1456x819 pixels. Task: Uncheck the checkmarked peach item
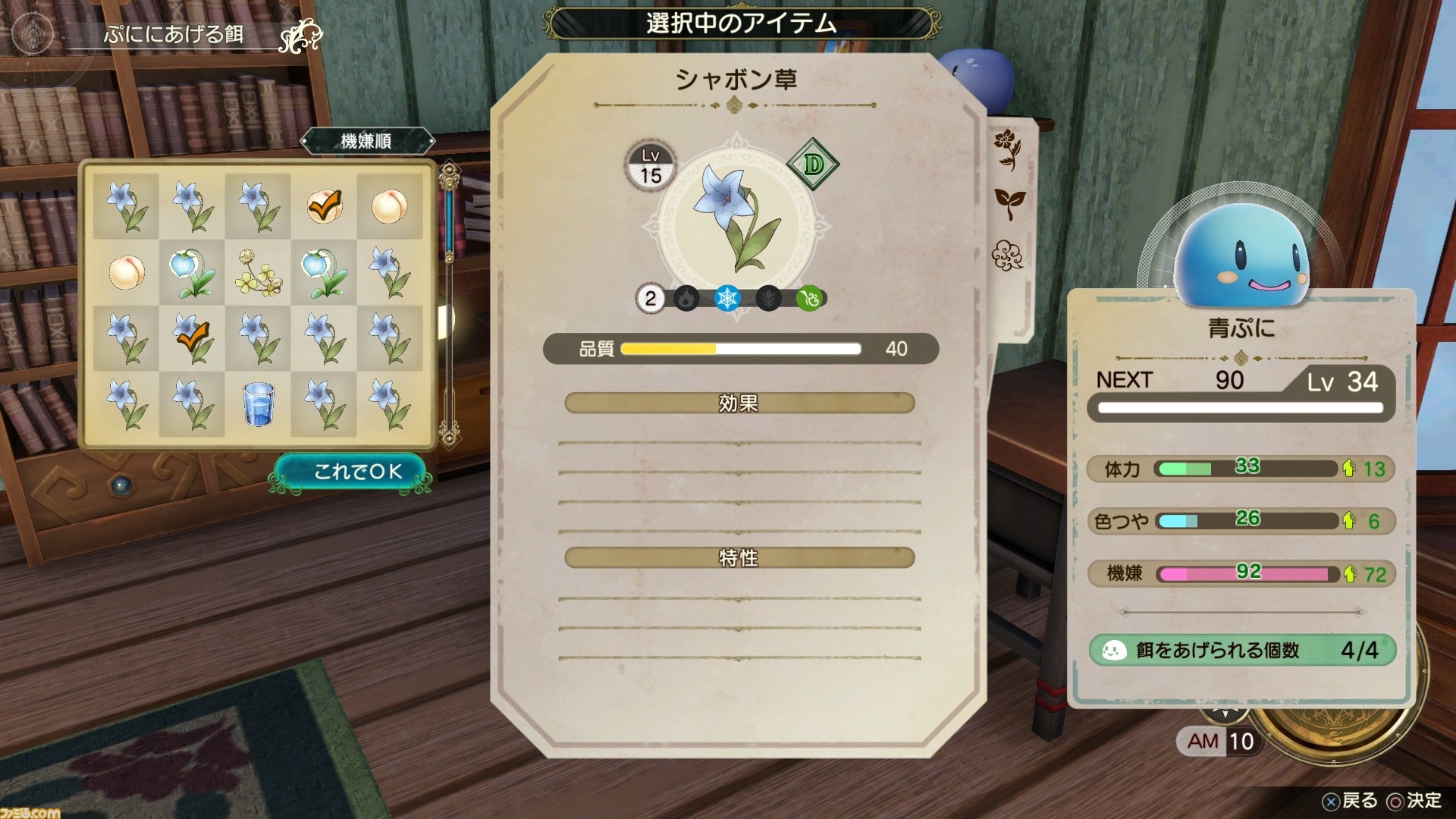point(324,206)
